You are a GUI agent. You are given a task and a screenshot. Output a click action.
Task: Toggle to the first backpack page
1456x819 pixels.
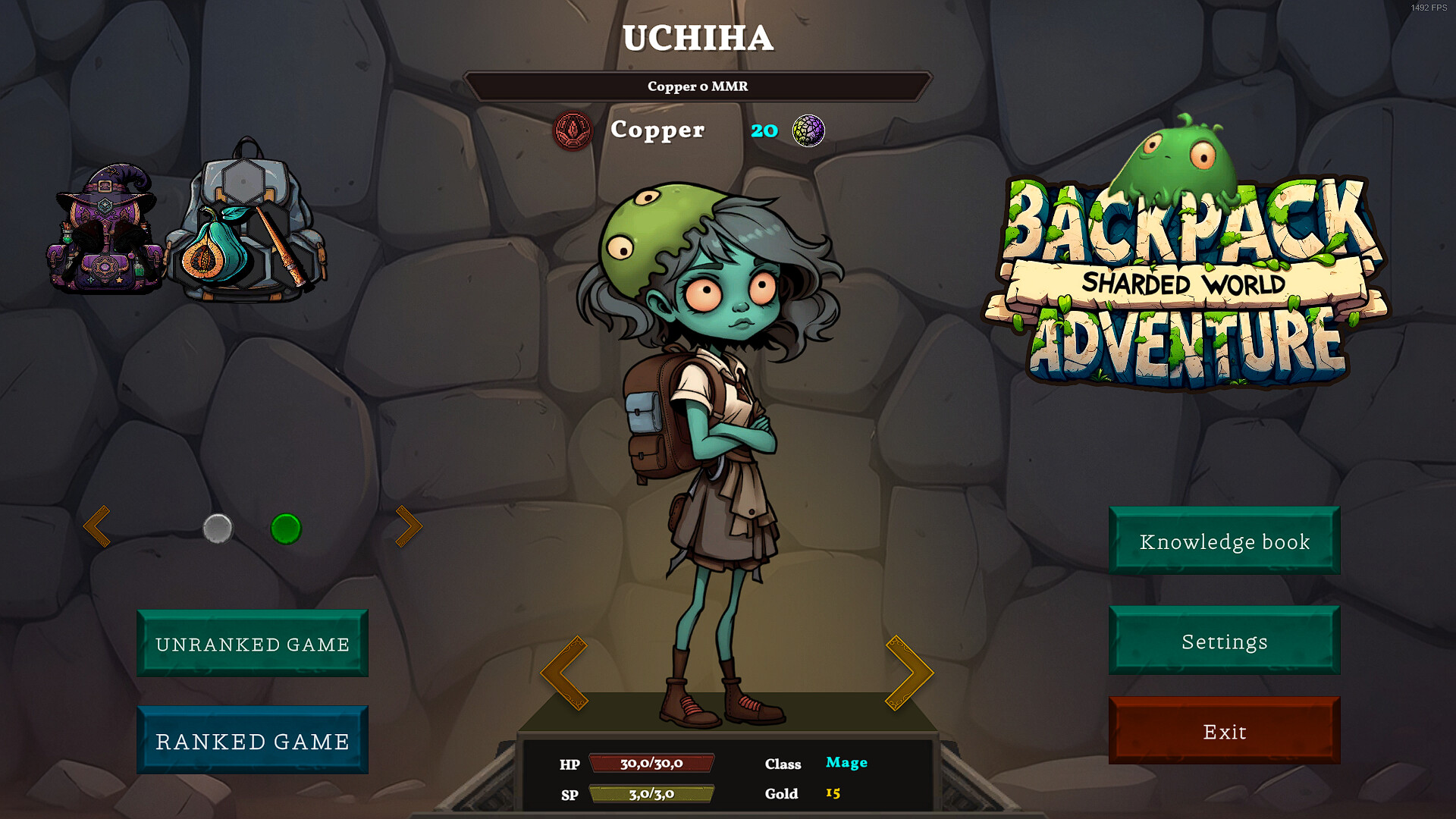pos(218,530)
